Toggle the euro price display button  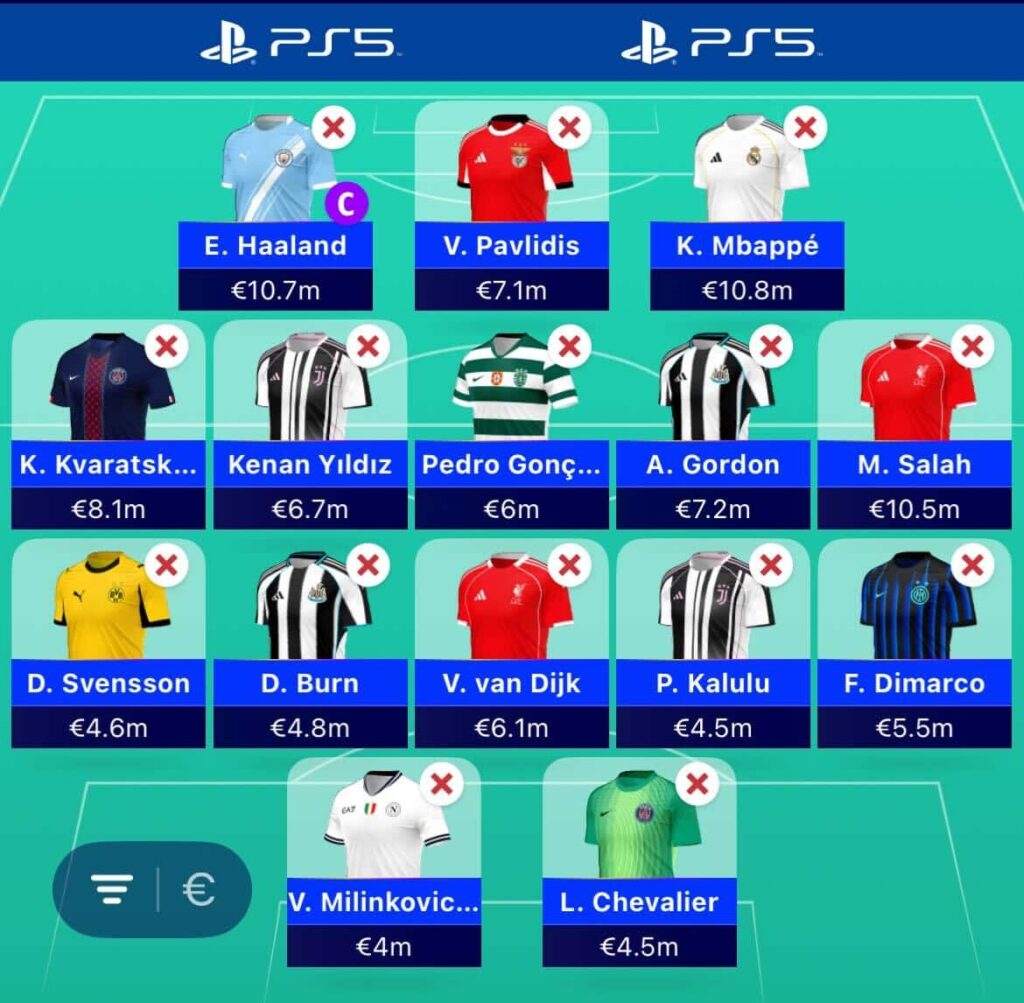pos(199,889)
